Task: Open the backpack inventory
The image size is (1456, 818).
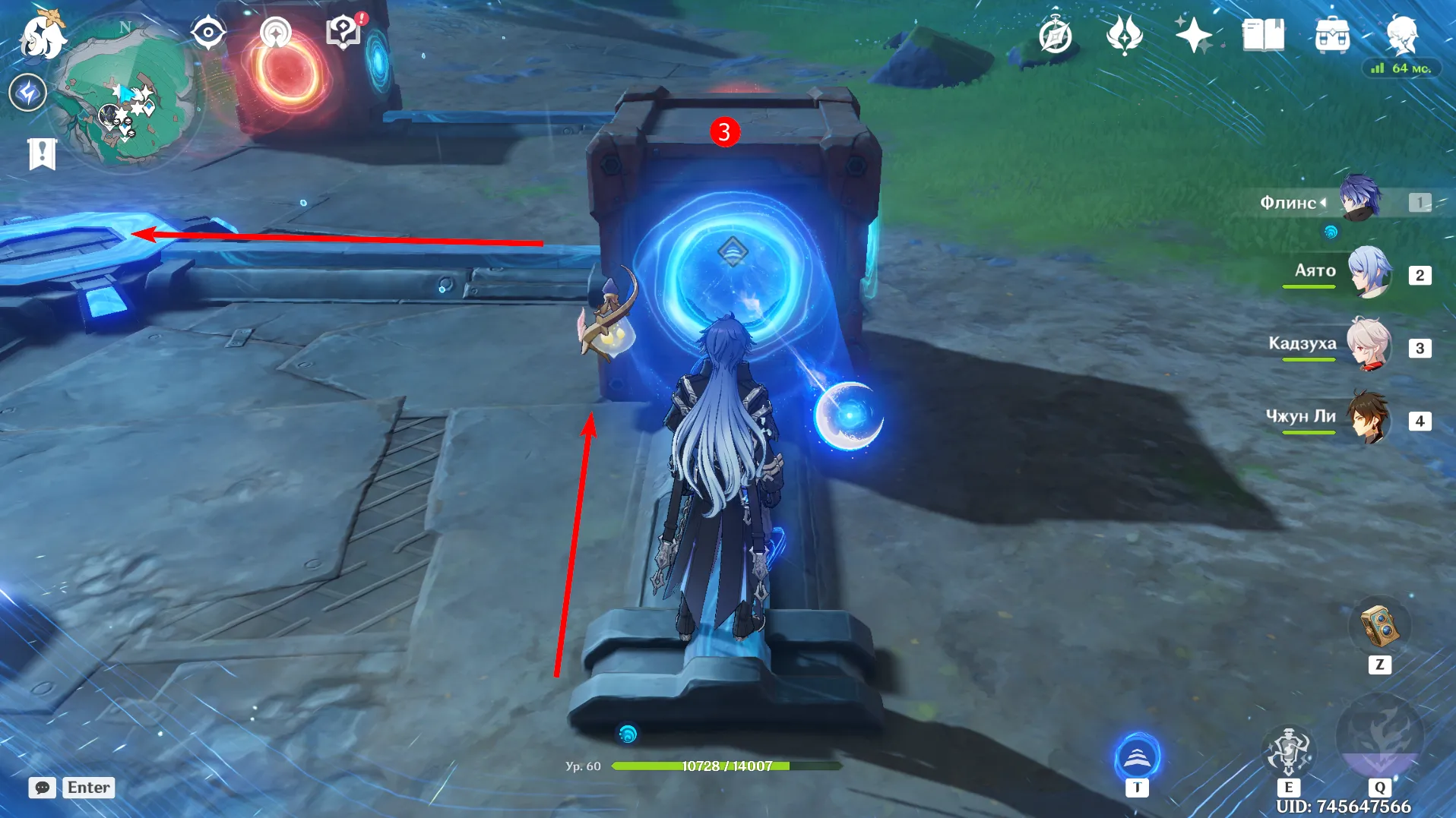Action: click(x=1331, y=36)
